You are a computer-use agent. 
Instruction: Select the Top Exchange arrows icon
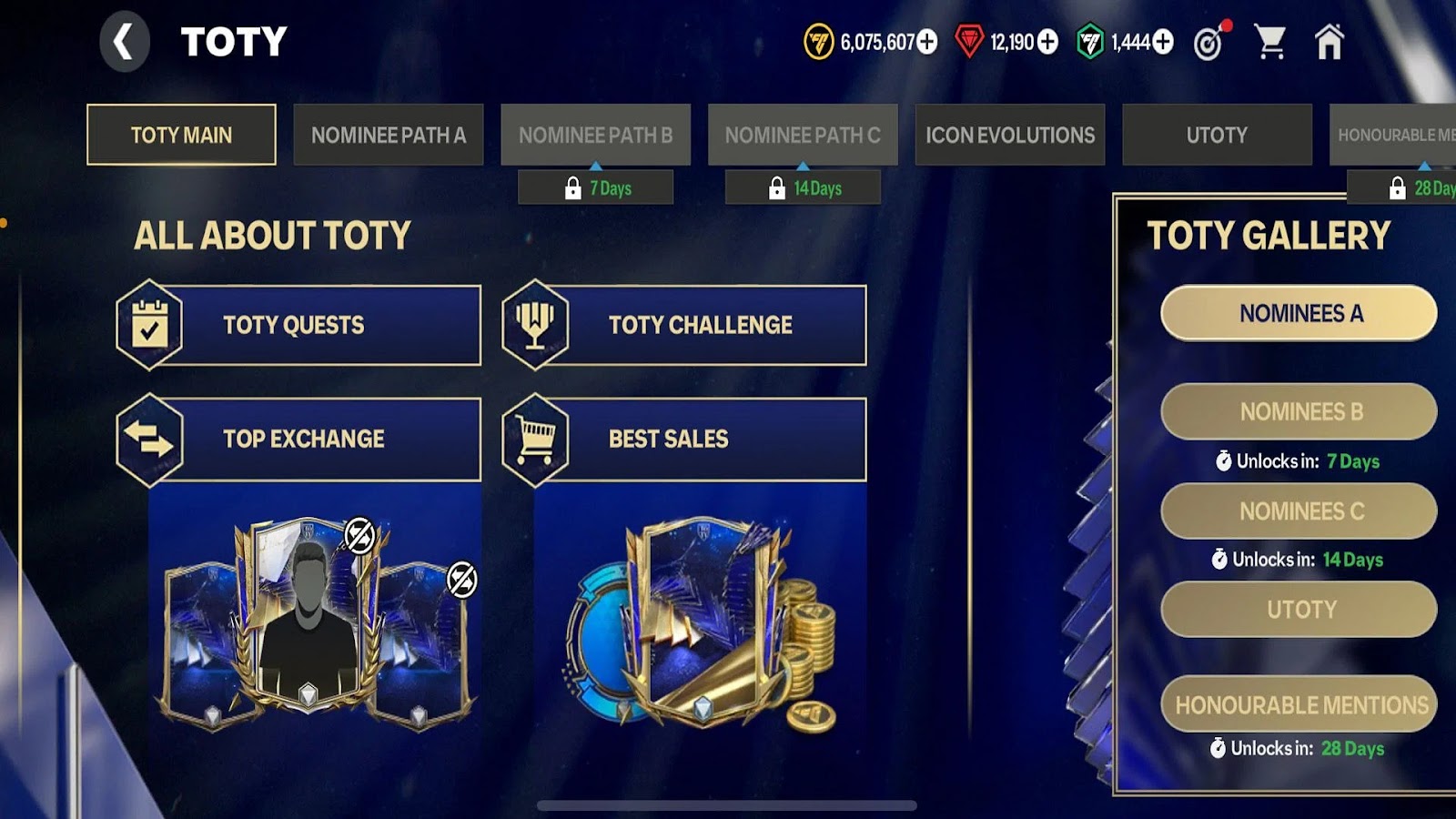point(153,438)
